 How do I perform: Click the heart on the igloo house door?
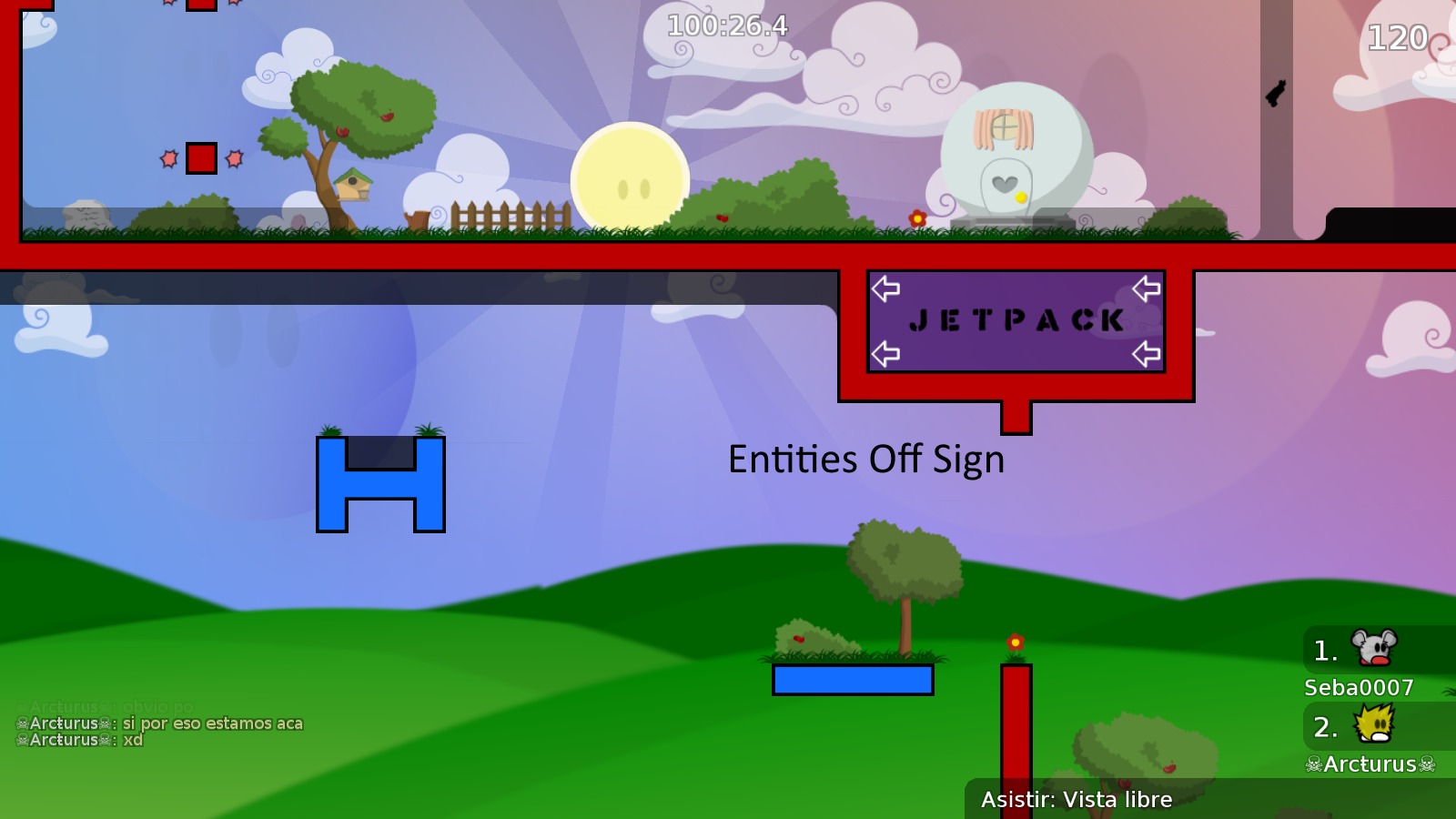coord(1004,185)
